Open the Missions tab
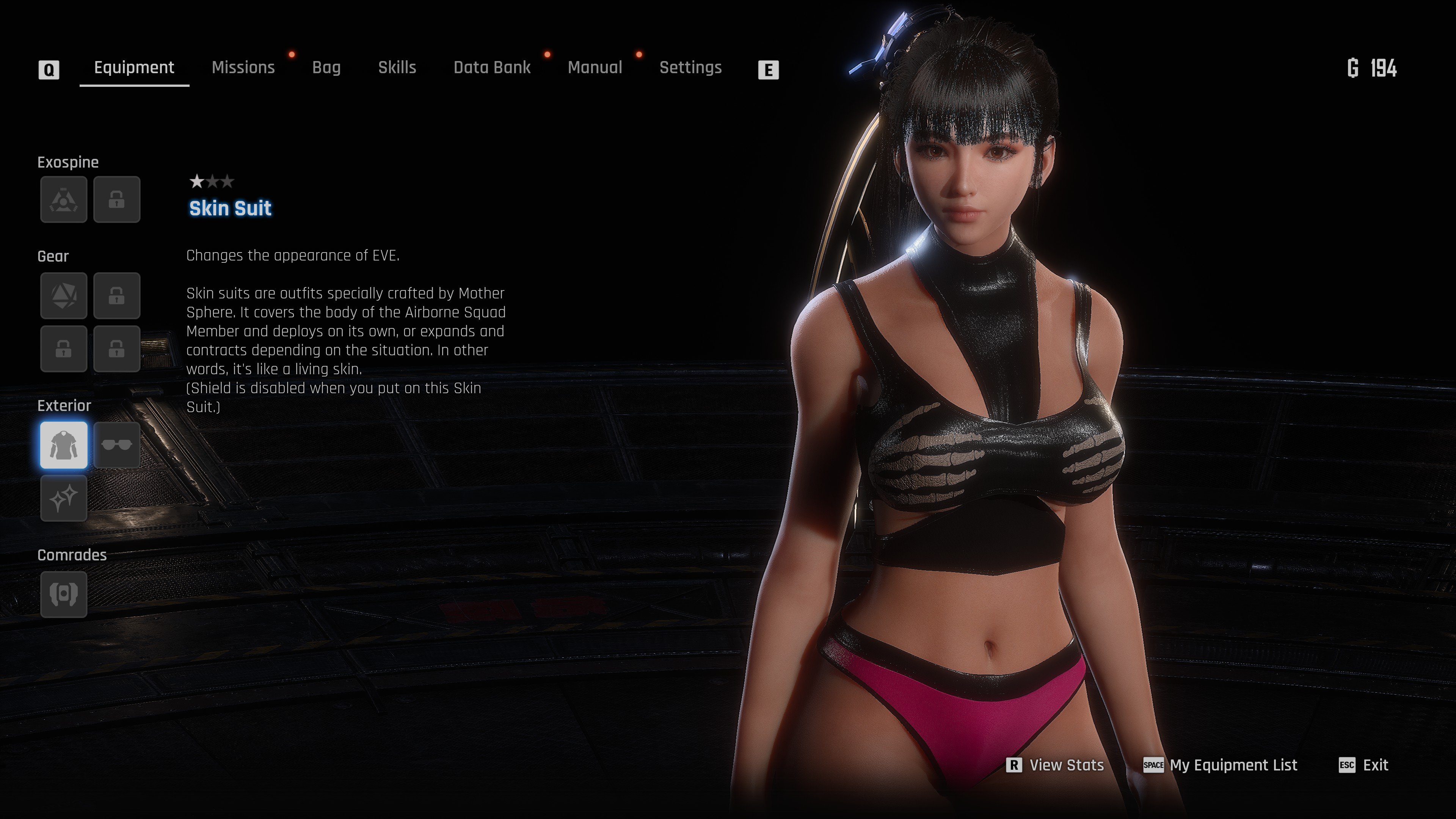The height and width of the screenshot is (819, 1456). [x=243, y=68]
